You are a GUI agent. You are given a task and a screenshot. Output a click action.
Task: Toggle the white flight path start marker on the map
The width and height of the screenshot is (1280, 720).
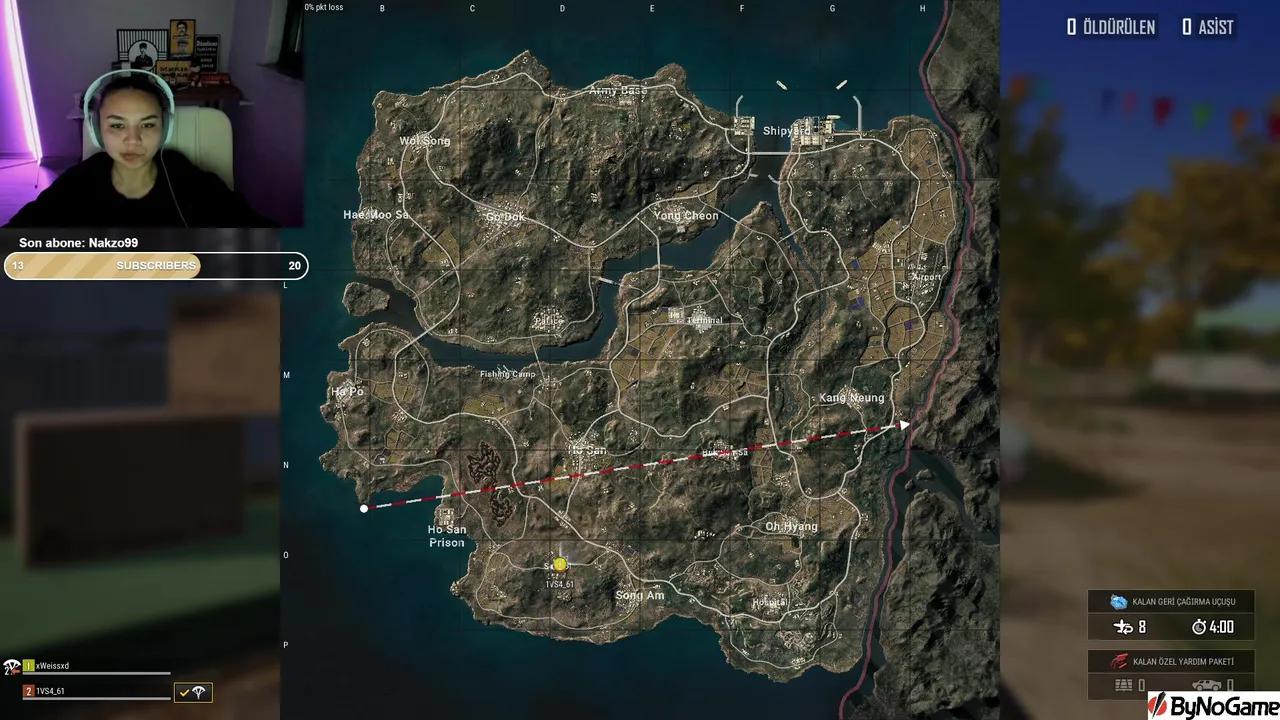[x=363, y=508]
